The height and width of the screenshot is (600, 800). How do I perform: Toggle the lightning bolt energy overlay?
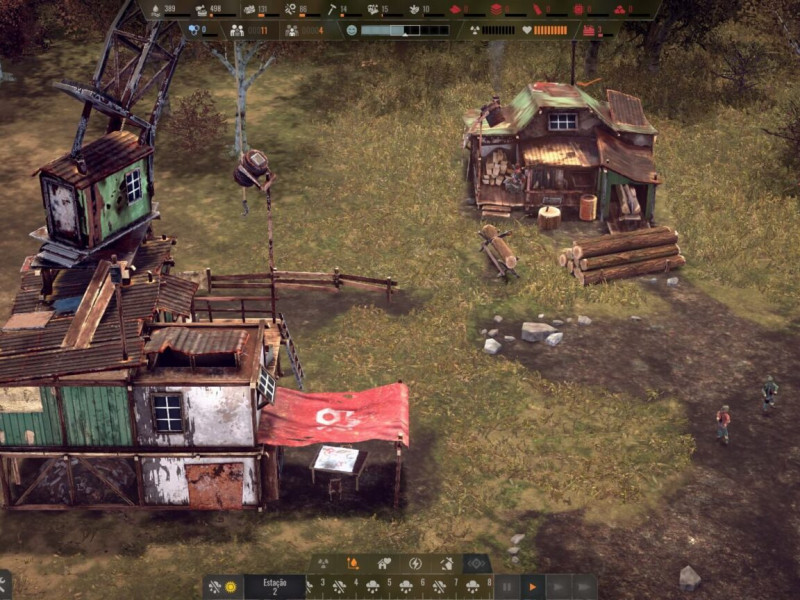coord(415,564)
